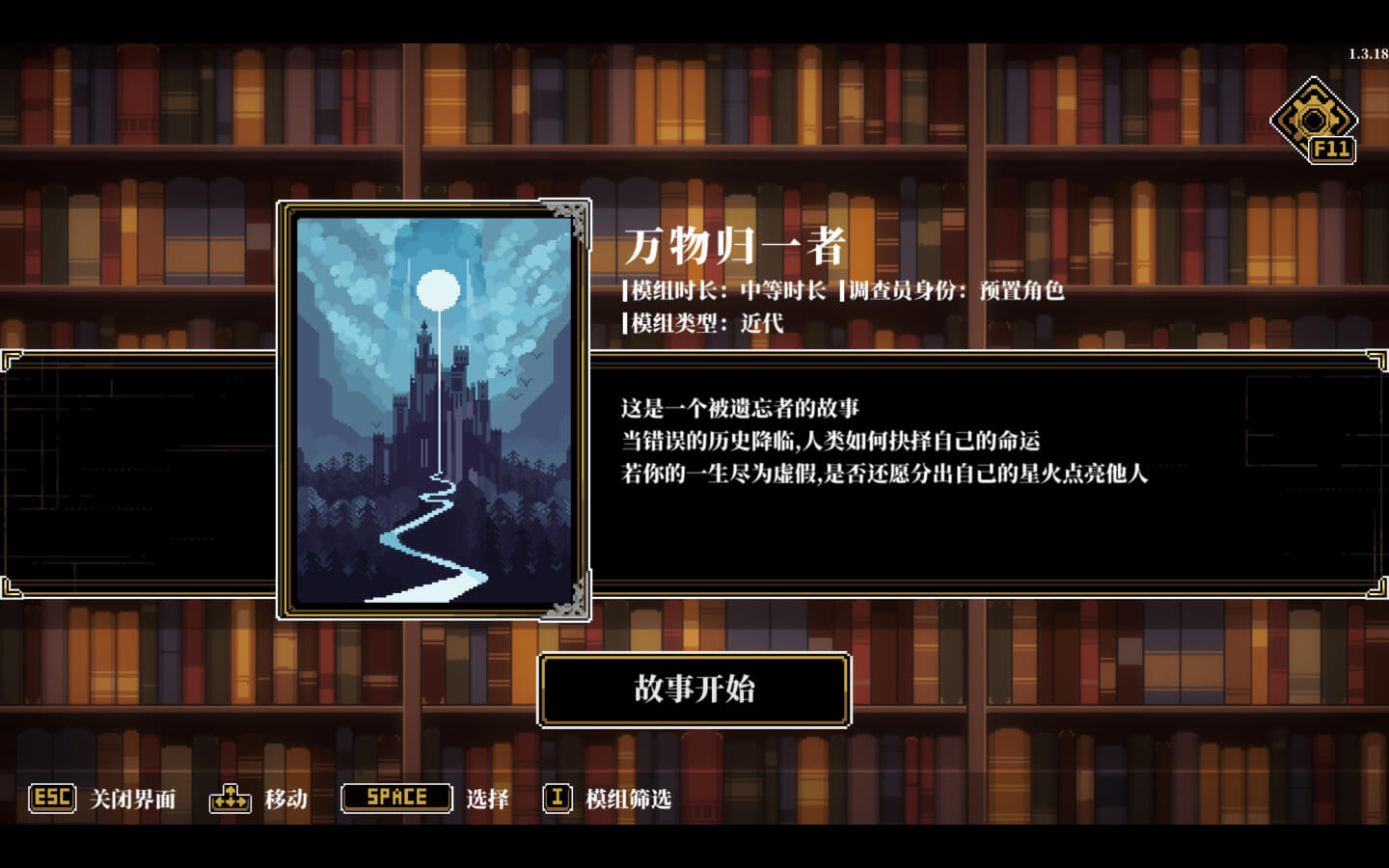Click the ESC key icon in the bottom bar

coord(51,799)
